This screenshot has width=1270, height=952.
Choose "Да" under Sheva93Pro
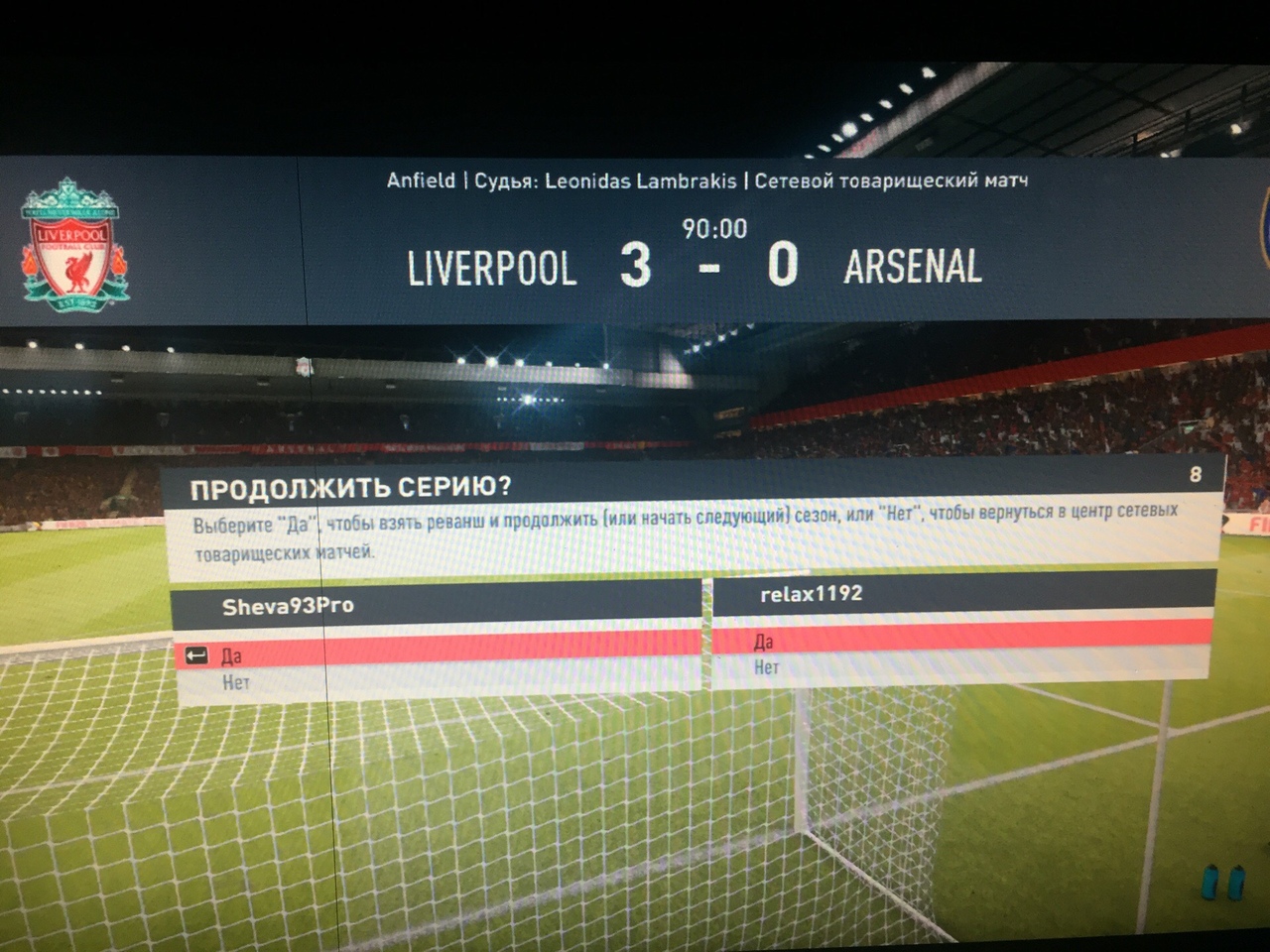[x=232, y=655]
